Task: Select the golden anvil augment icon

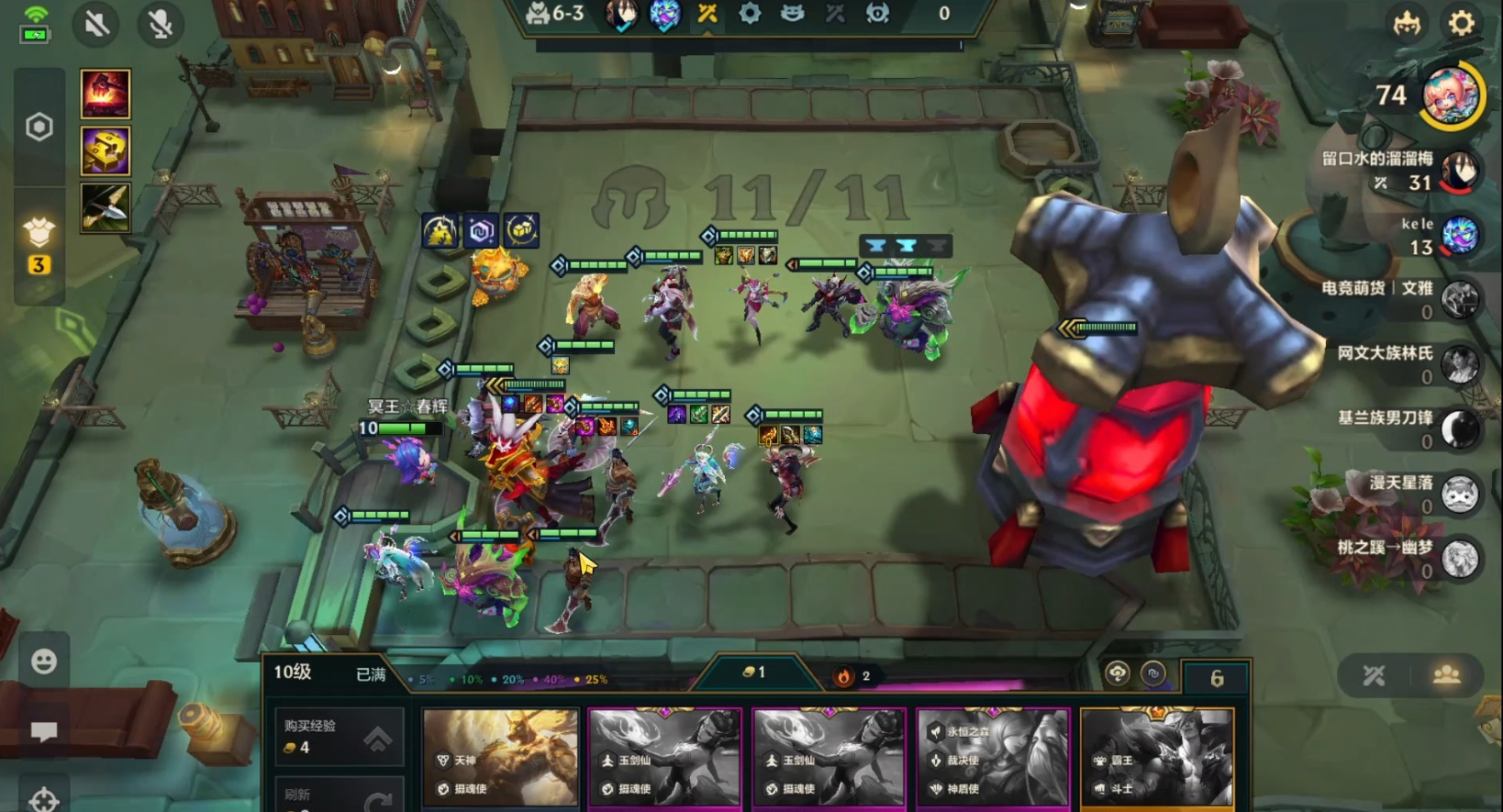Action: 106,150
